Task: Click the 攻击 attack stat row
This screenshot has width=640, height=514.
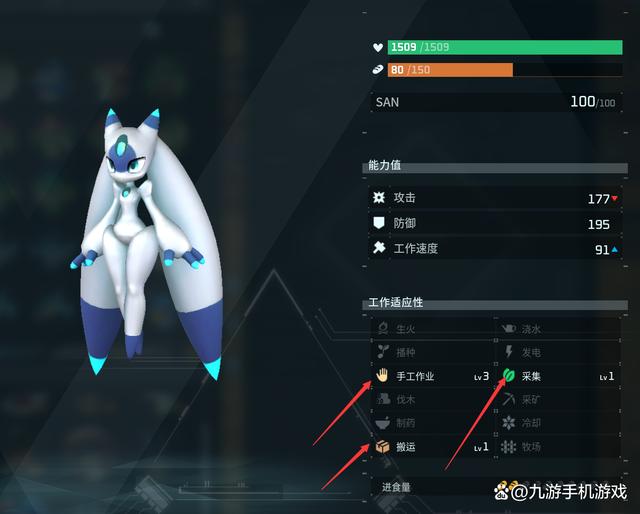Action: coord(495,198)
